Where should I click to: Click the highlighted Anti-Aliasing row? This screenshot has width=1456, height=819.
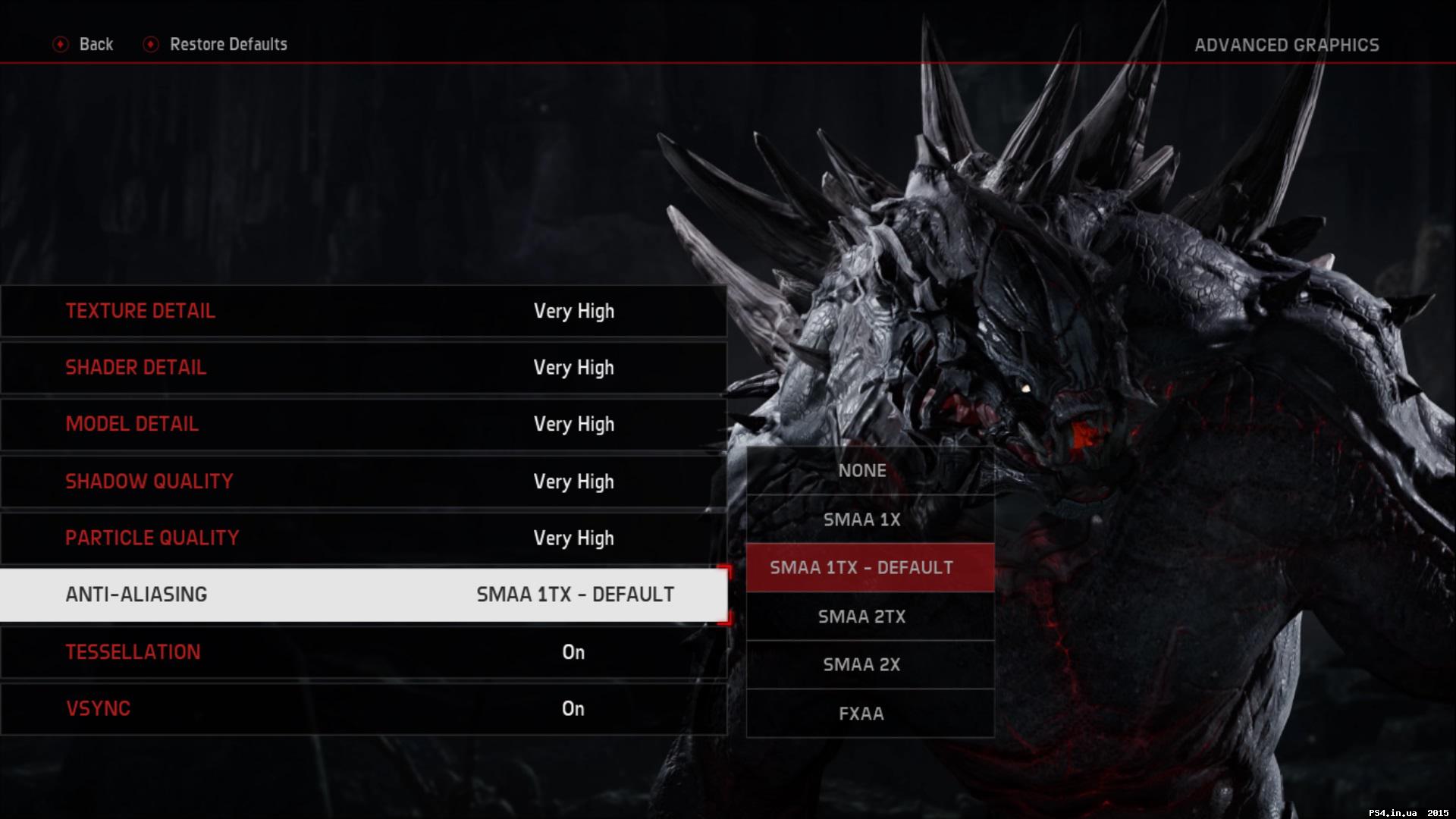click(364, 595)
